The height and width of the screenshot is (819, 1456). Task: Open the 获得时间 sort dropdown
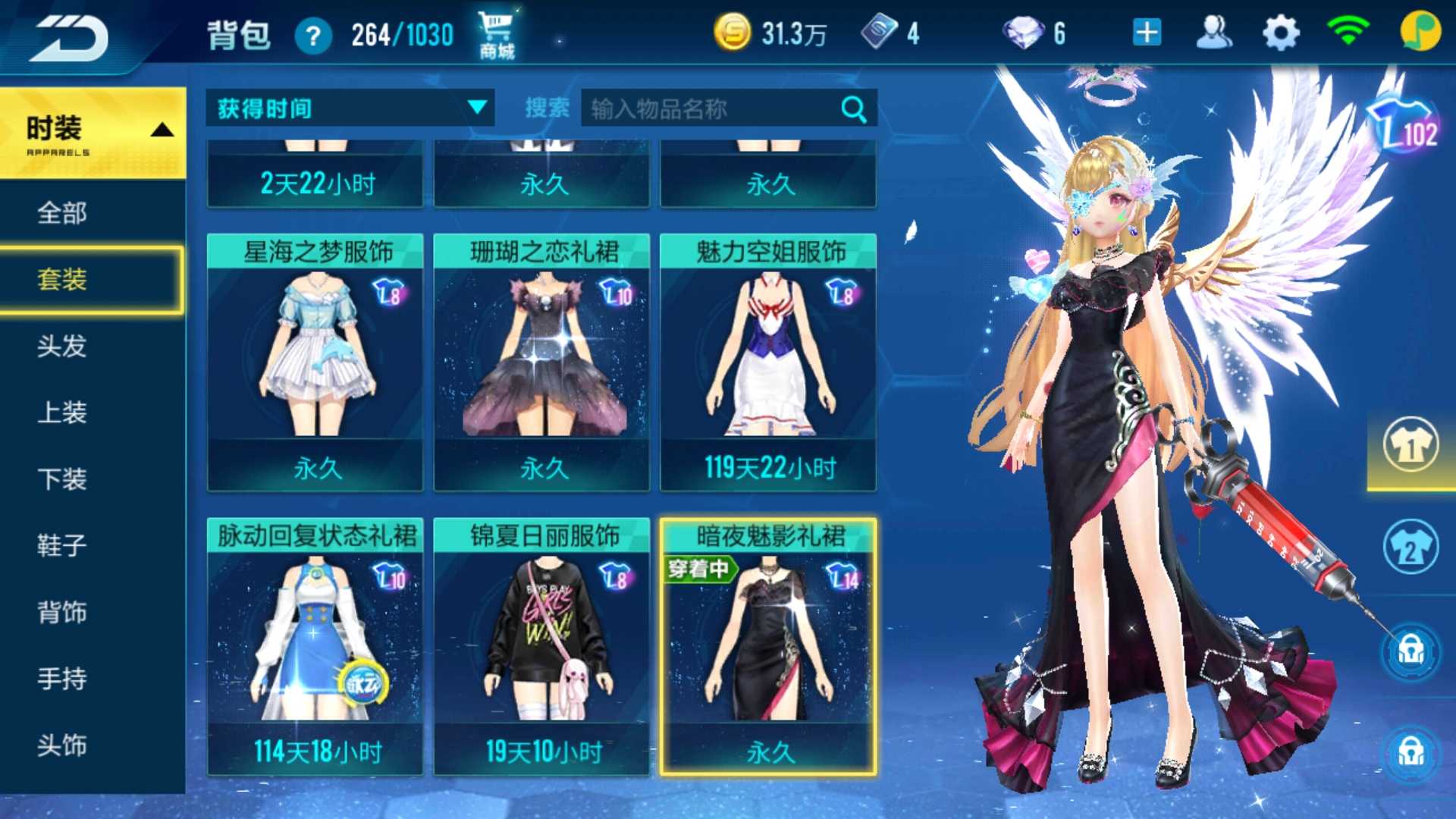click(x=350, y=108)
